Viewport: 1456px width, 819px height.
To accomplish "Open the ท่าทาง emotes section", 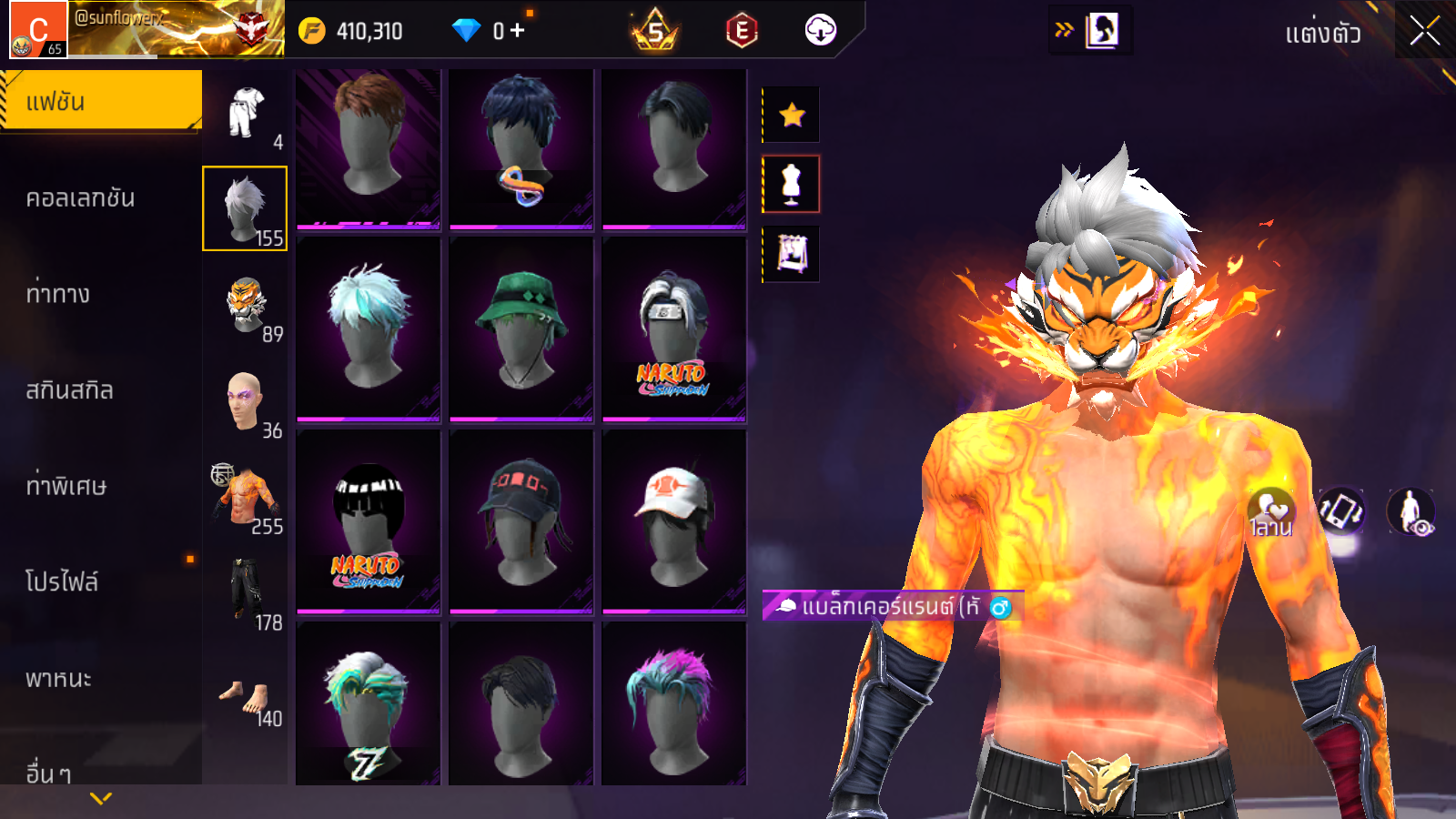I will 58,293.
